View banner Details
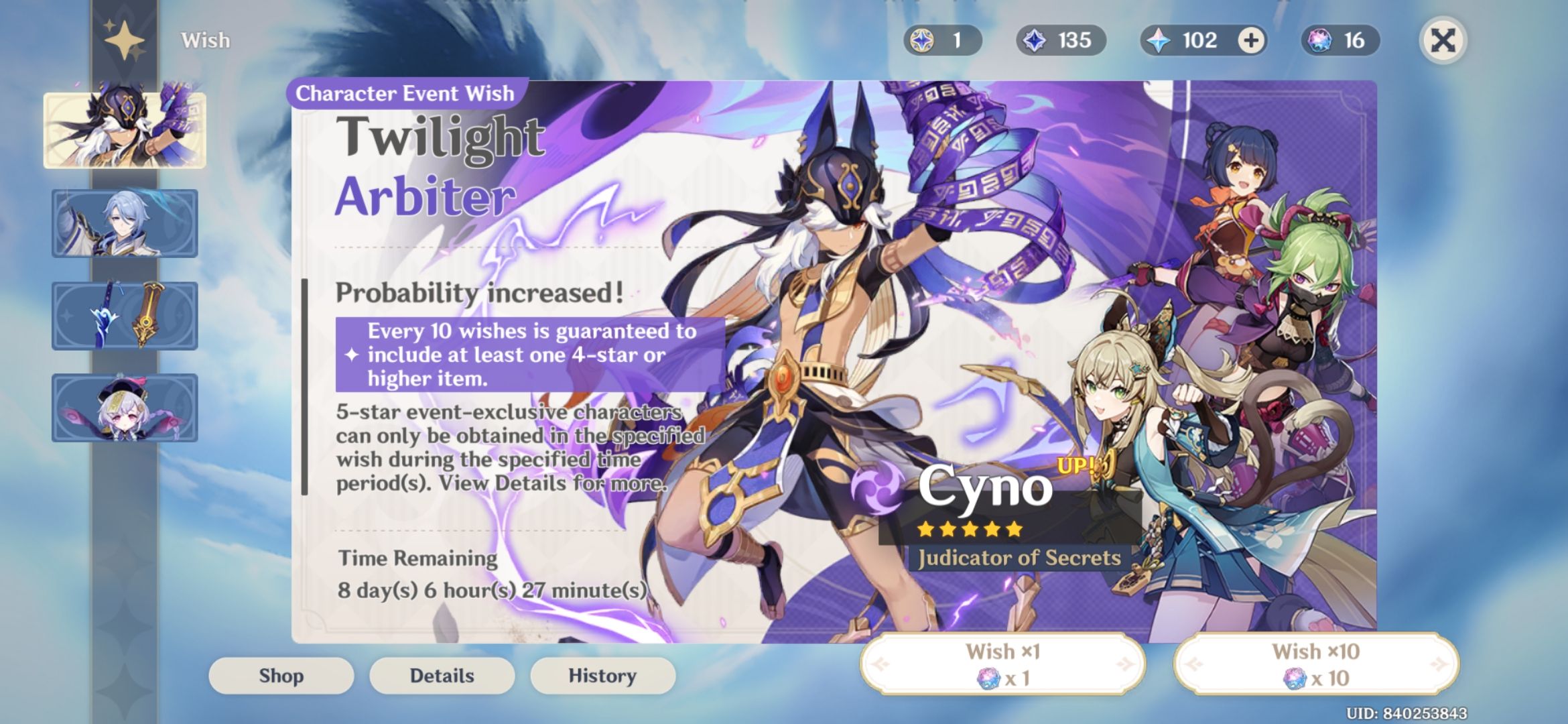The image size is (1568, 724). 442,676
